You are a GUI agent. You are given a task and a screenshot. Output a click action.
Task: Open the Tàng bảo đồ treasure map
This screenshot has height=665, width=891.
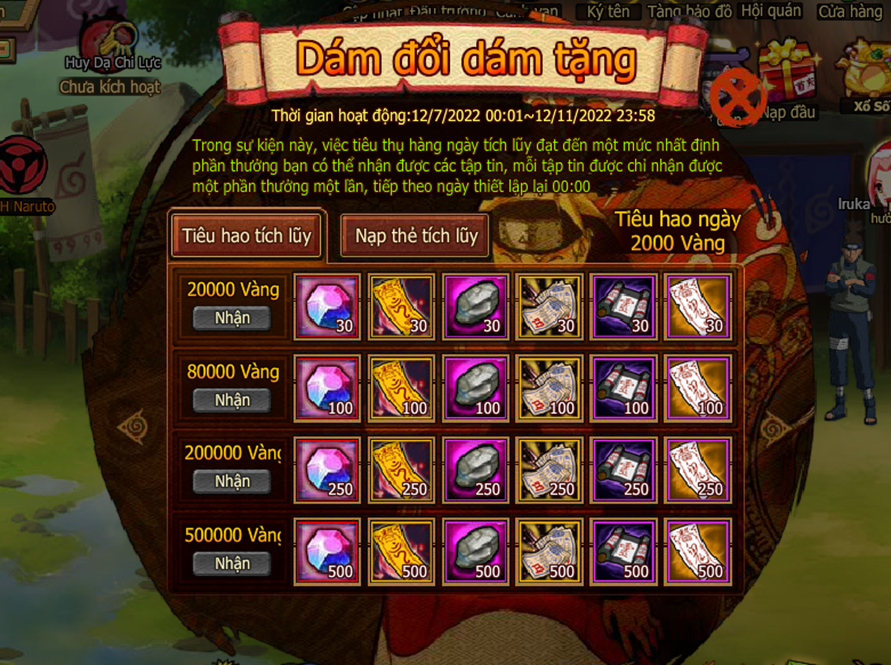(x=689, y=11)
